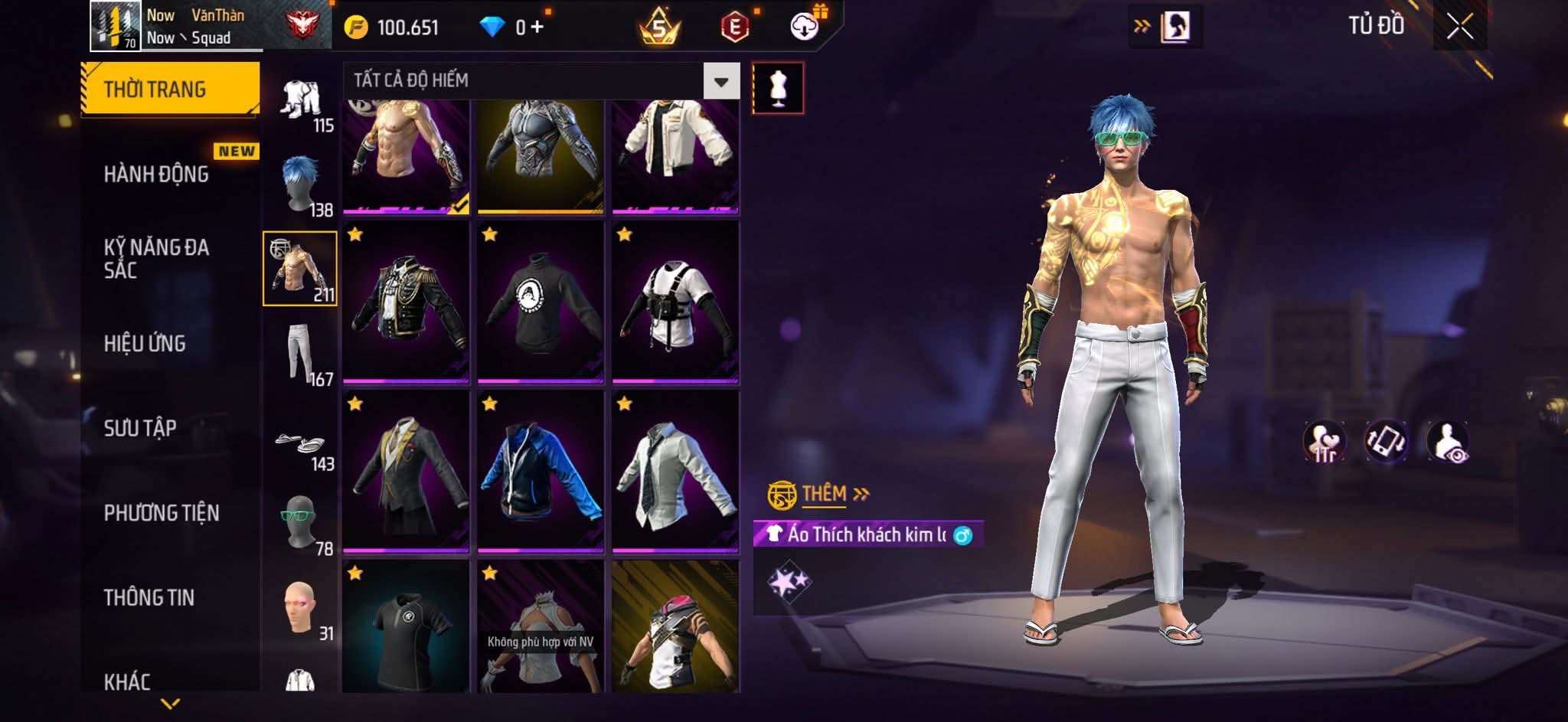1568x722 pixels.
Task: Select the pants subcategory with 167 items
Action: tap(300, 354)
